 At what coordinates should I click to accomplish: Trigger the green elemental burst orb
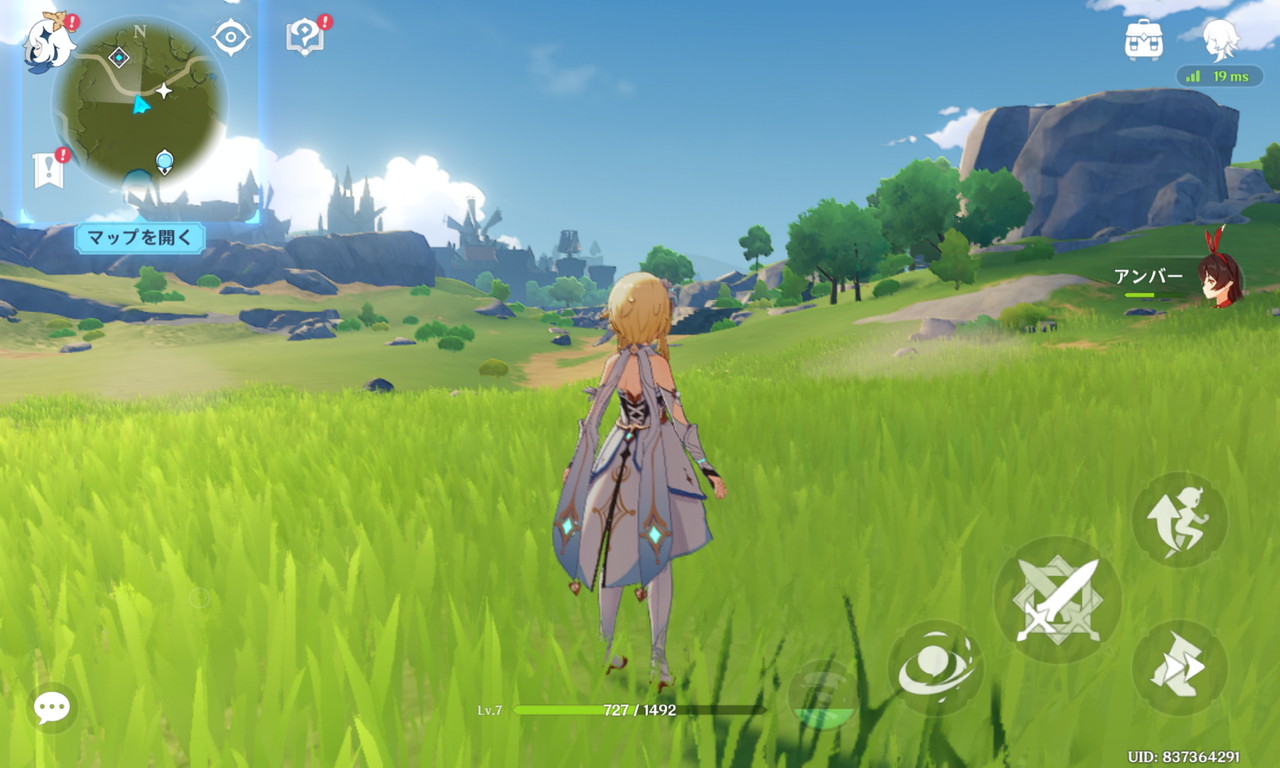[823, 694]
